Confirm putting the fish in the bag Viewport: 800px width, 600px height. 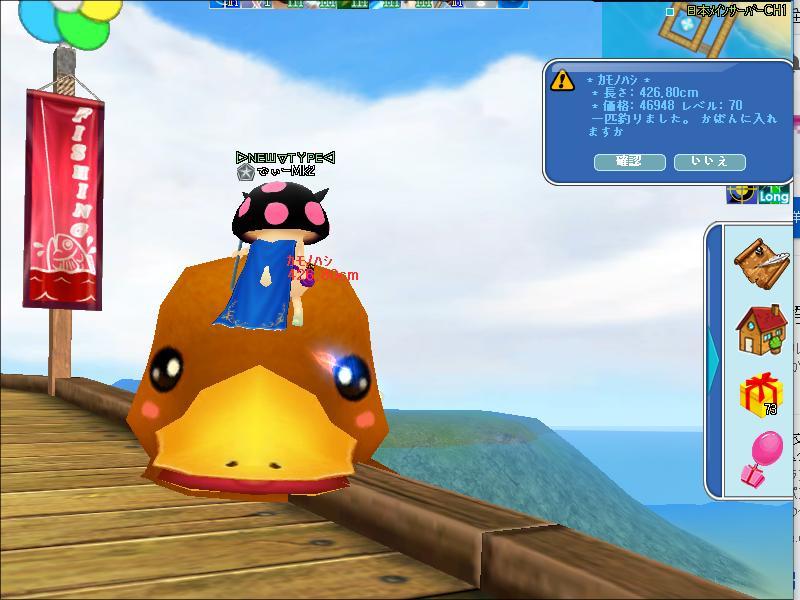point(629,161)
